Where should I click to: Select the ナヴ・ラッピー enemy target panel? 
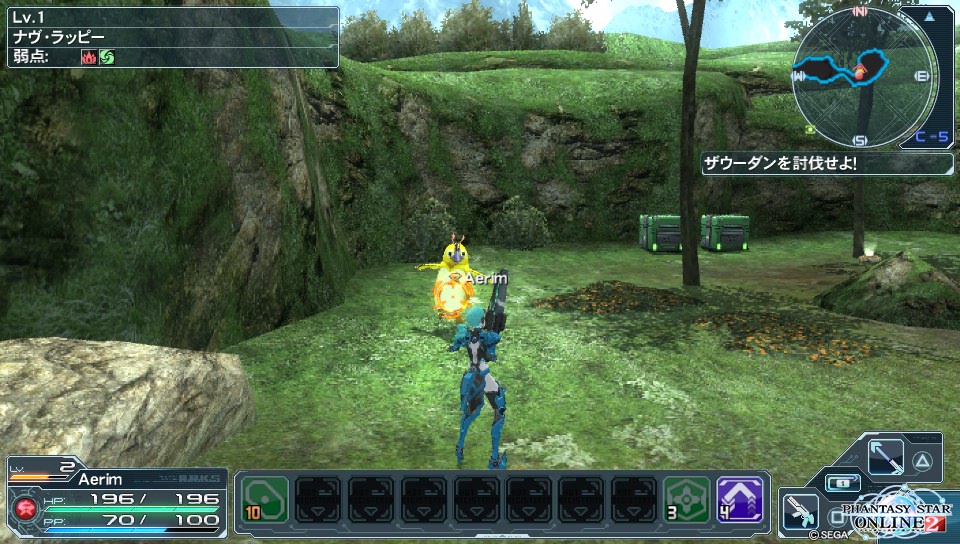170,38
